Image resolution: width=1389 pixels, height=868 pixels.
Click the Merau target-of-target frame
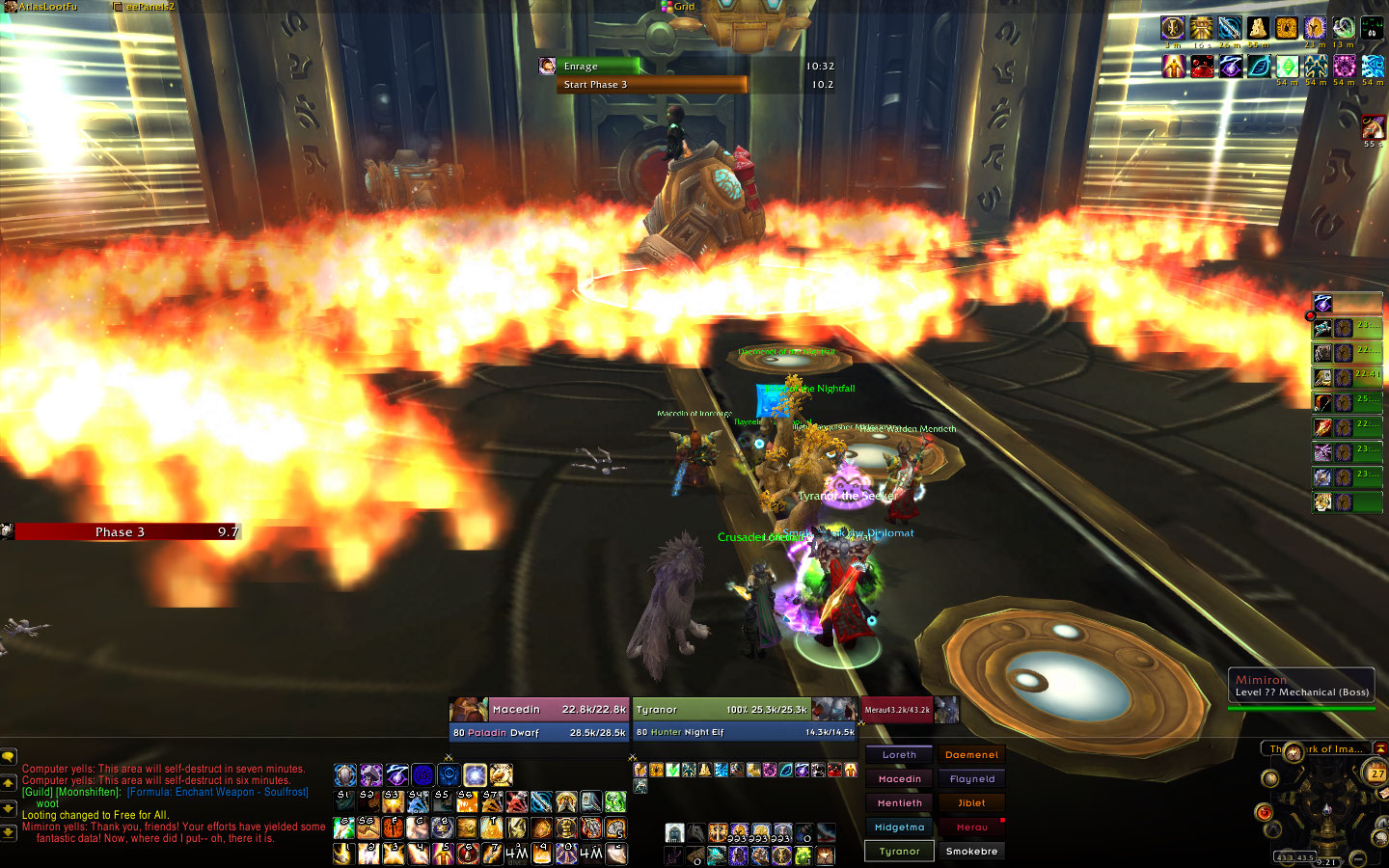click(897, 710)
